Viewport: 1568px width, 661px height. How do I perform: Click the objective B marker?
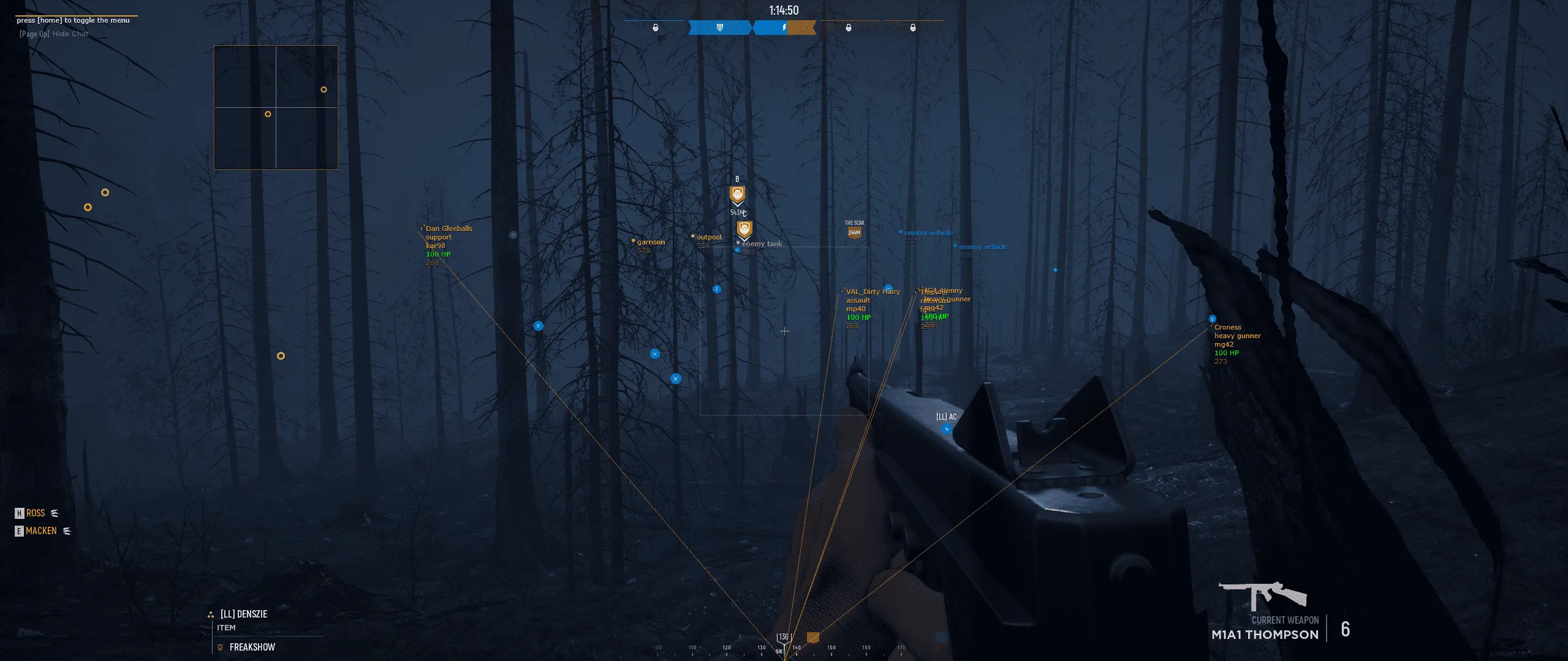click(737, 195)
